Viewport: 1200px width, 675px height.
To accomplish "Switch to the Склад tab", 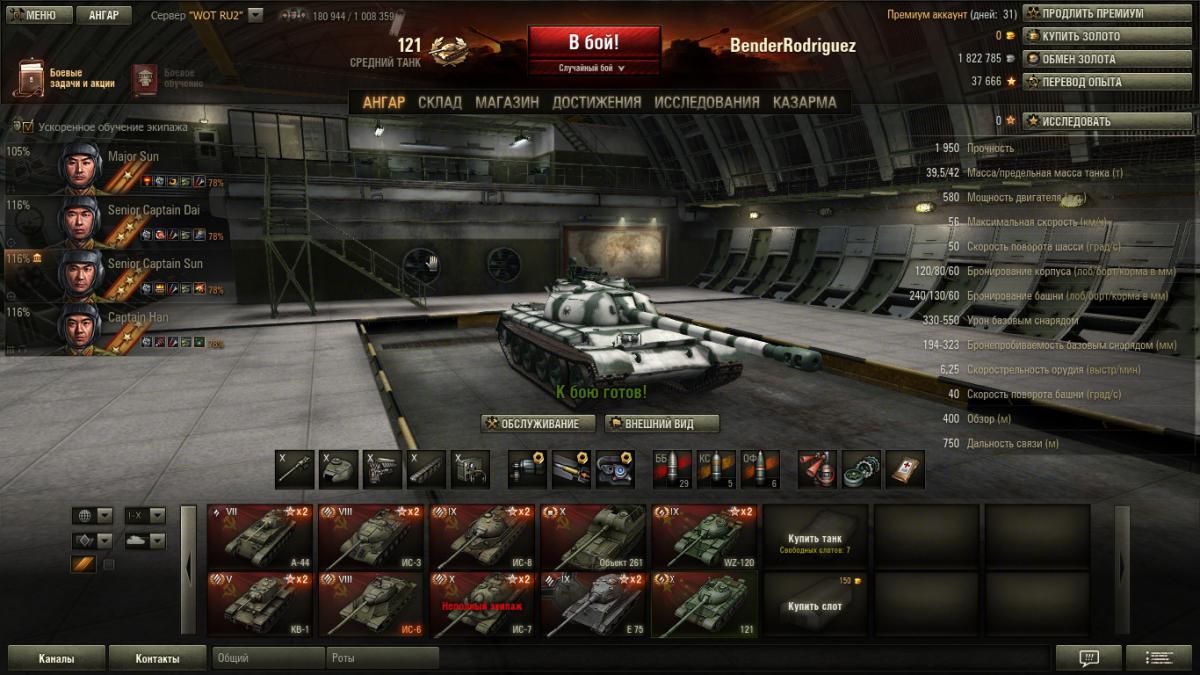I will tap(440, 102).
